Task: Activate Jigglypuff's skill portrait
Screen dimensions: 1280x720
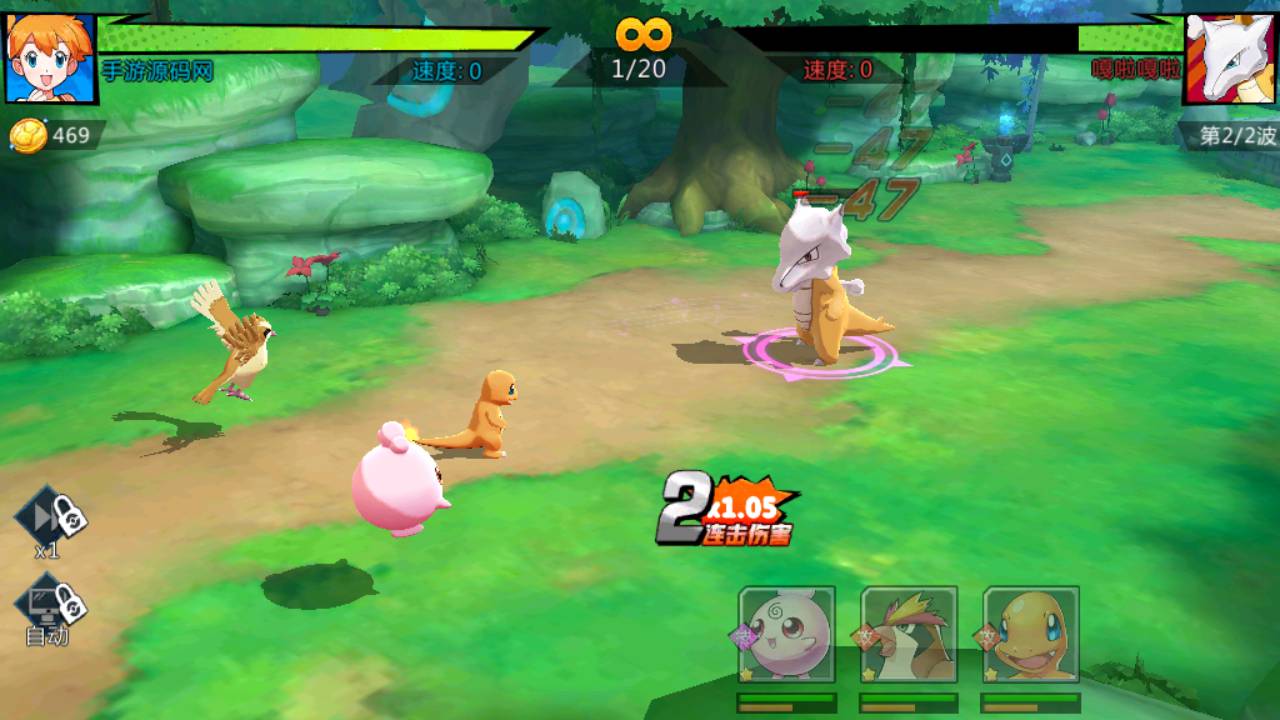Action: click(787, 636)
